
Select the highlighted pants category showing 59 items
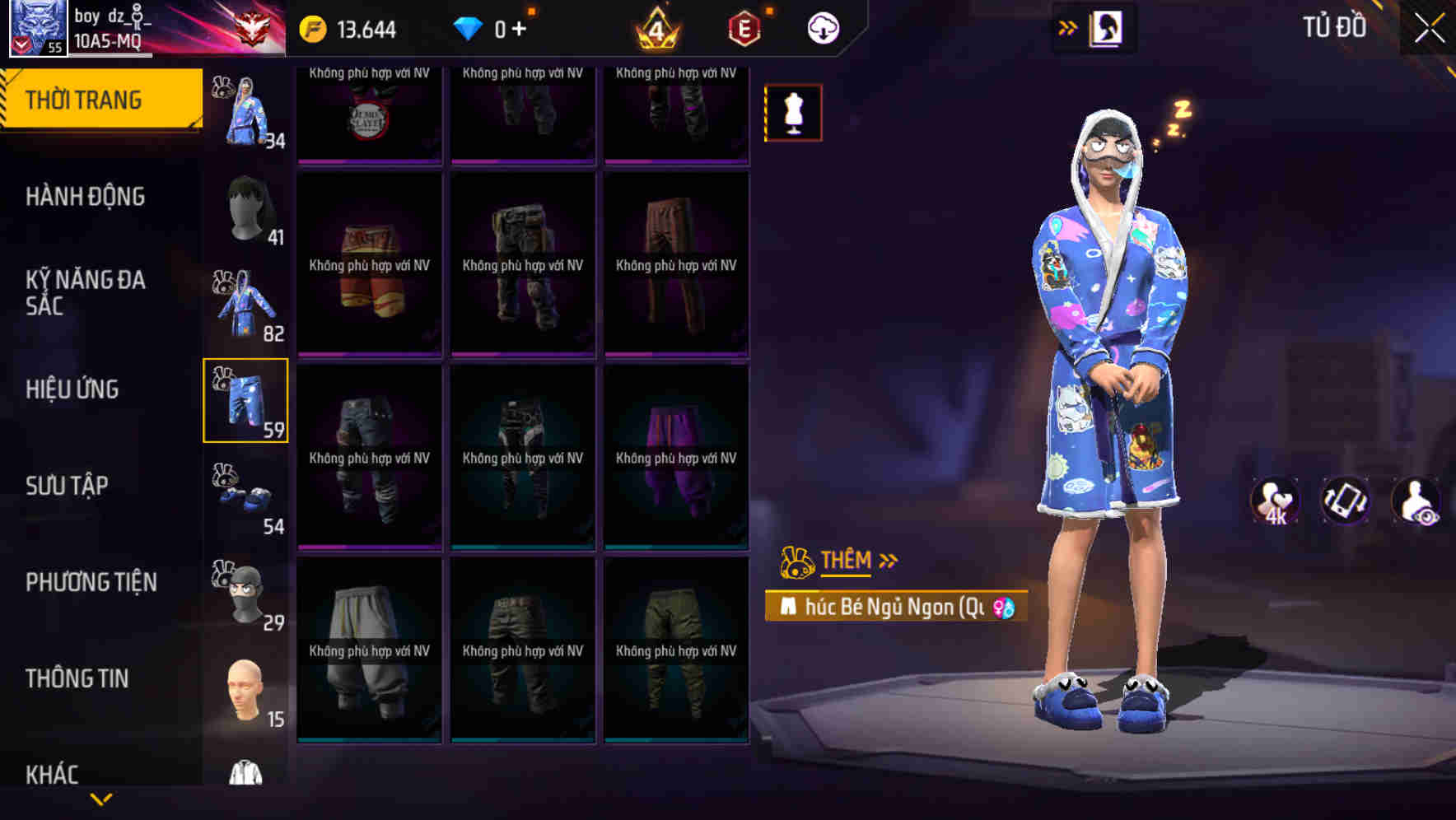point(246,401)
